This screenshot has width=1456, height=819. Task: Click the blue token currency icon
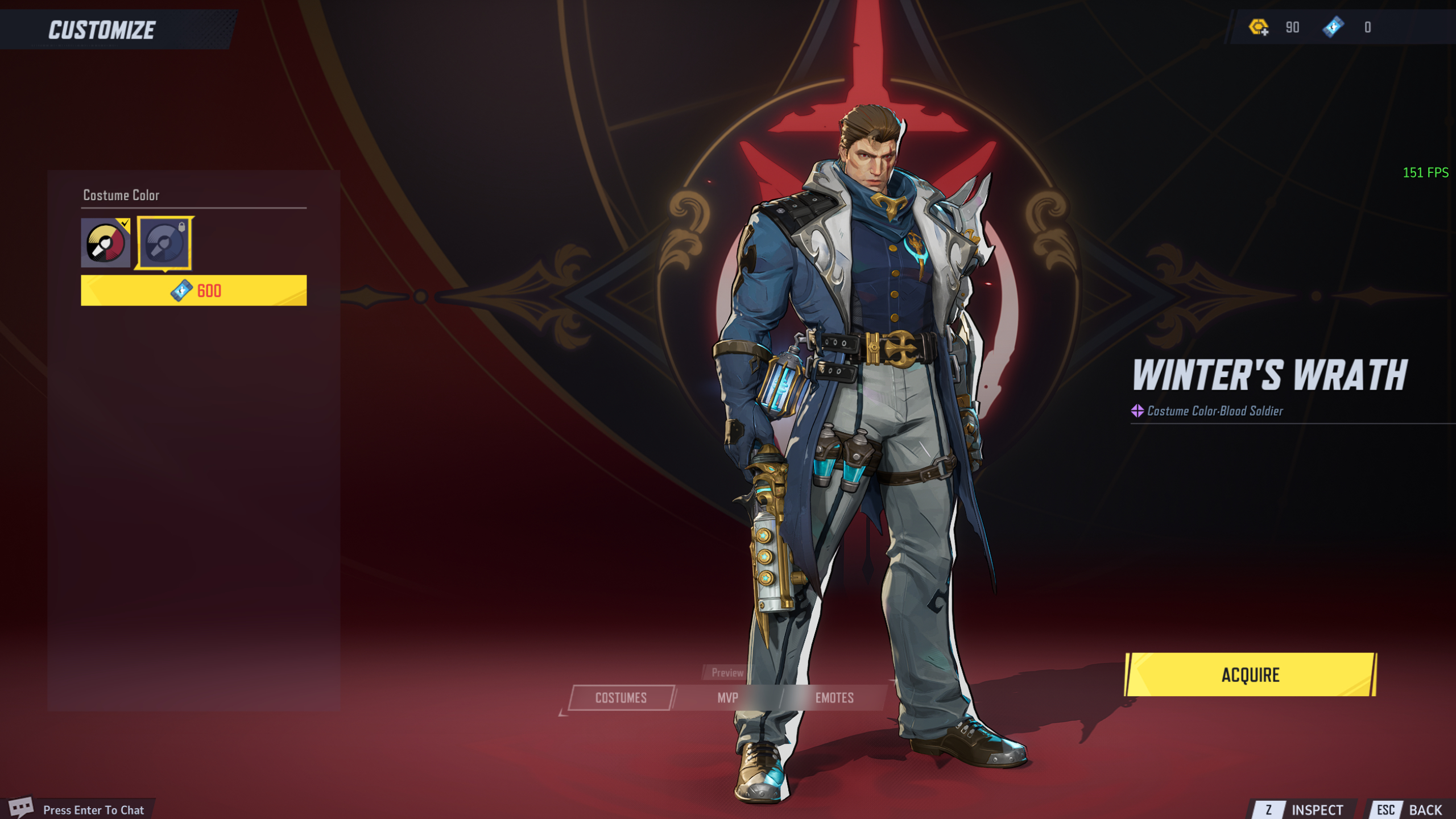(1333, 27)
